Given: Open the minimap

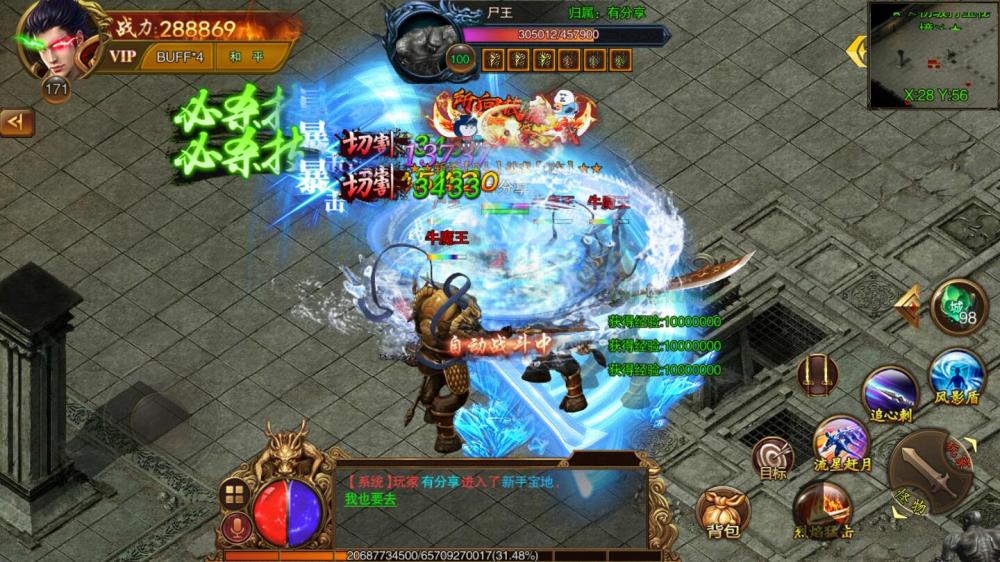Looking at the screenshot, I should 932,54.
